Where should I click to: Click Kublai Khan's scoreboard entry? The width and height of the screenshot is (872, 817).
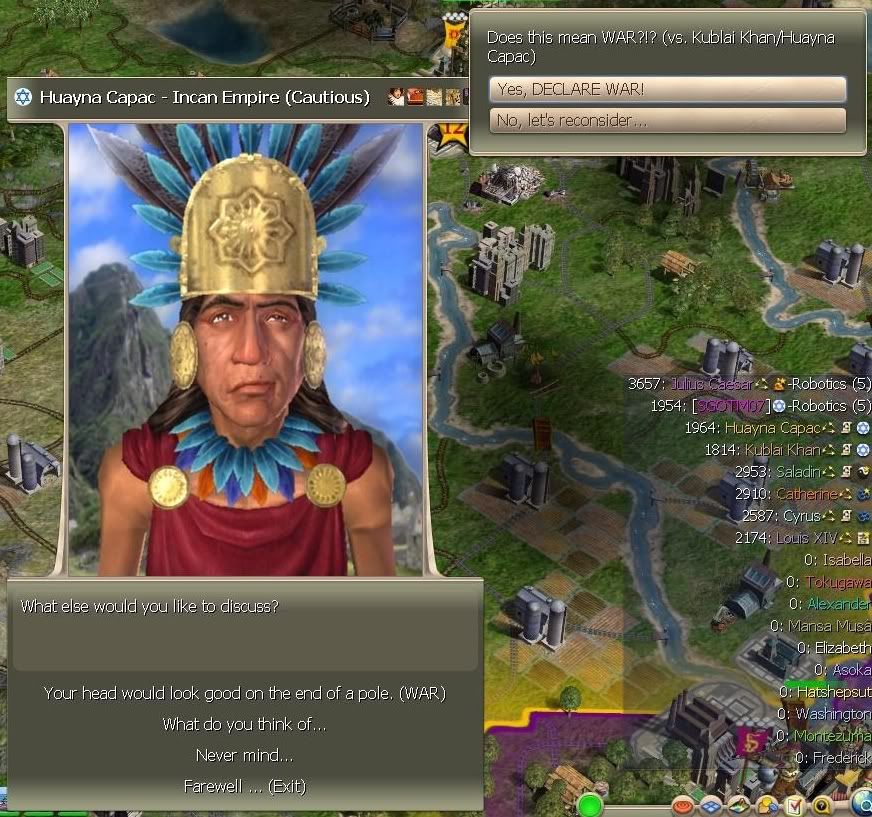coord(779,450)
